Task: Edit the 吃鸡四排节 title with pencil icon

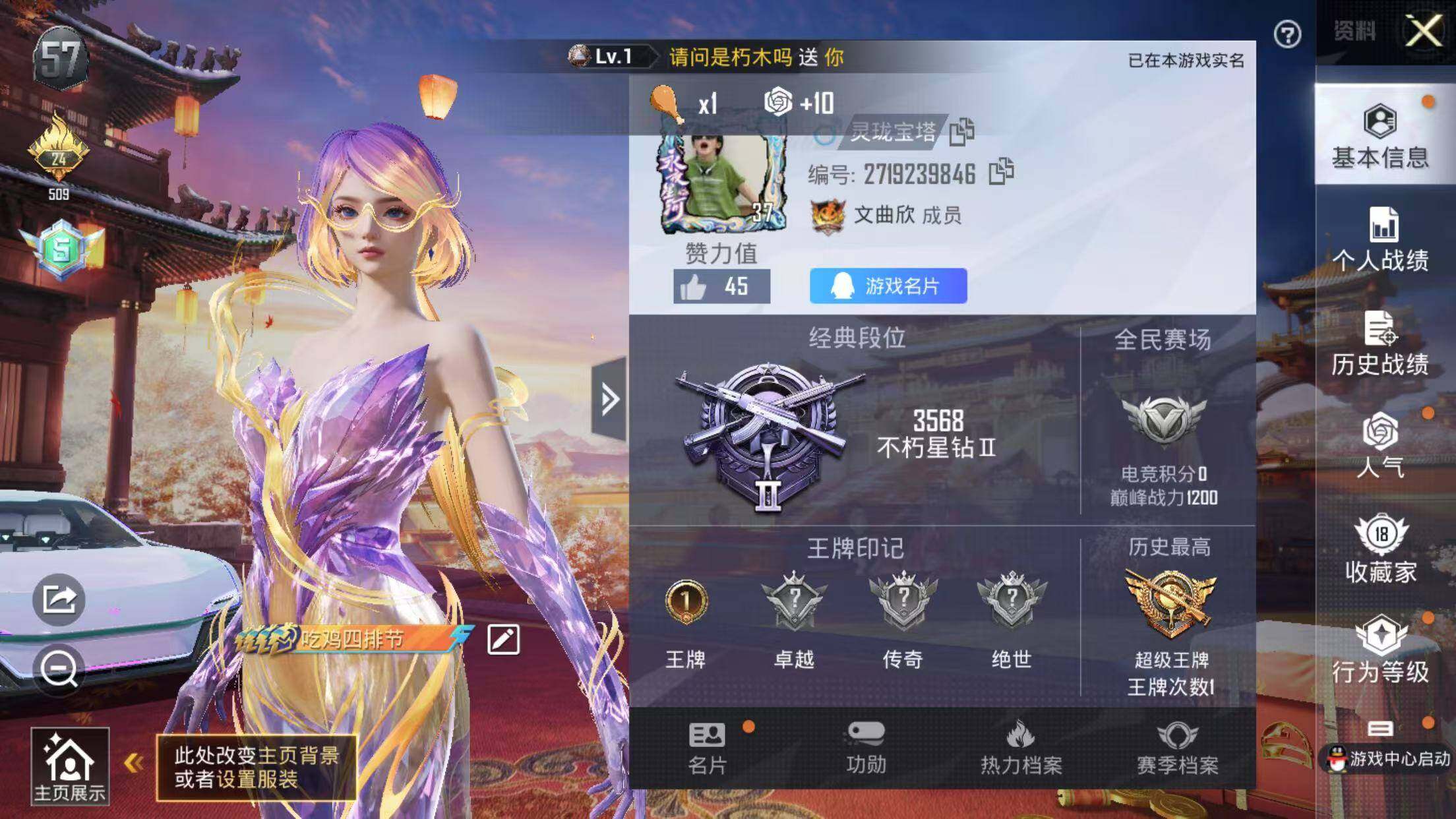Action: (x=503, y=640)
